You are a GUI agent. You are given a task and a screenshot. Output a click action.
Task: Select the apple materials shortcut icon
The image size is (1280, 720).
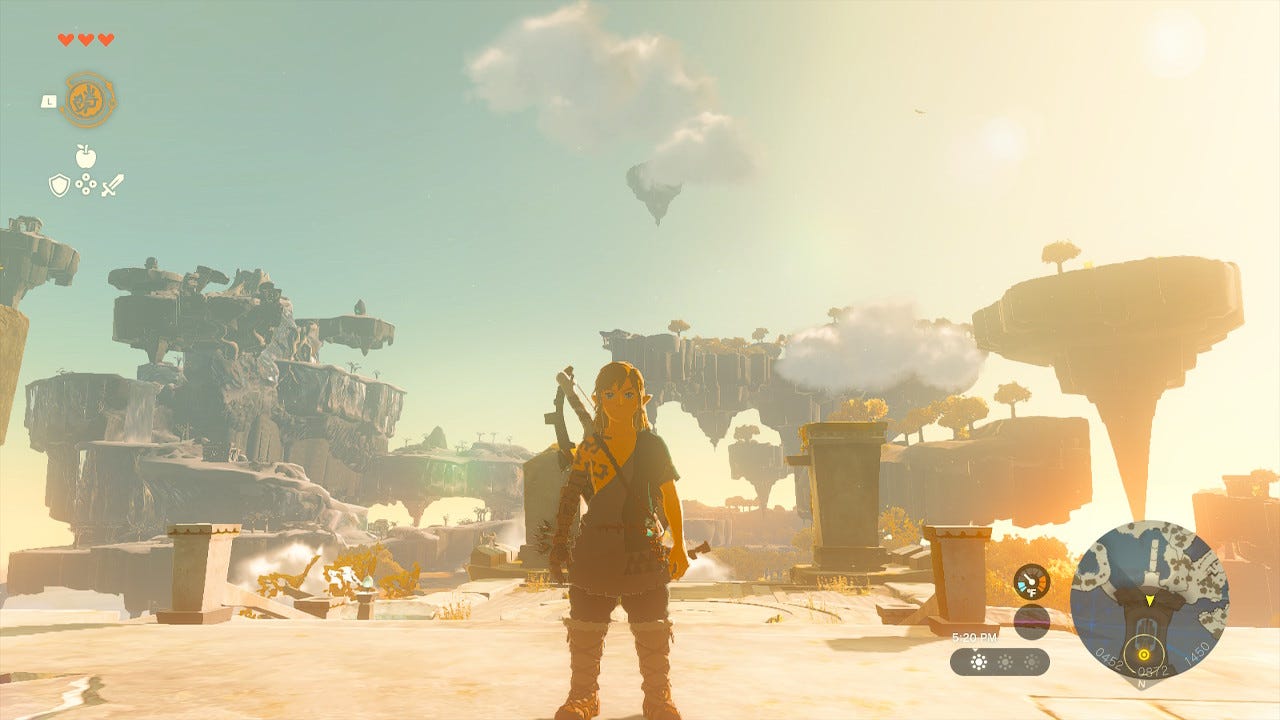(x=86, y=156)
